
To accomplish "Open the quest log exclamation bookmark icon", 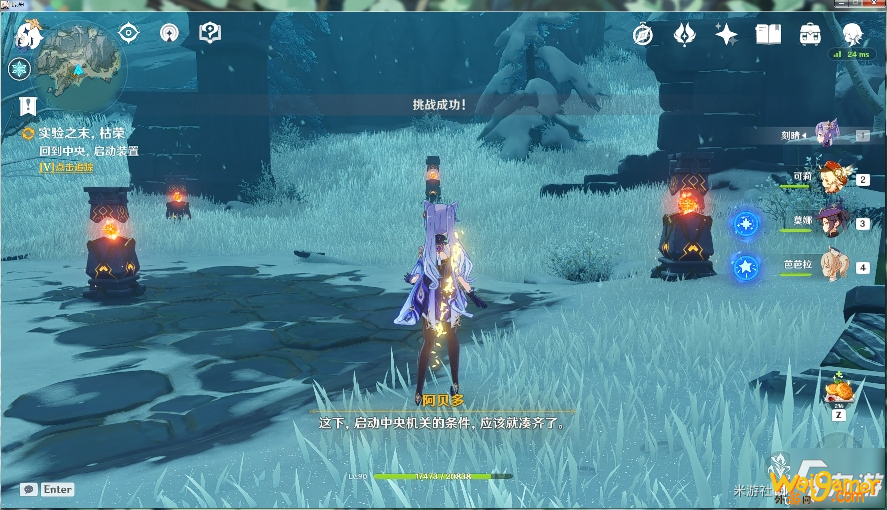I will pyautogui.click(x=27, y=106).
